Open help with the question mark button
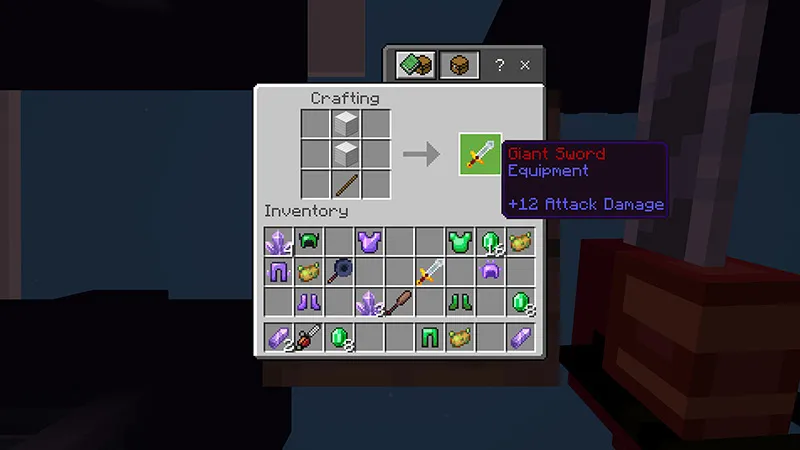 (x=500, y=66)
